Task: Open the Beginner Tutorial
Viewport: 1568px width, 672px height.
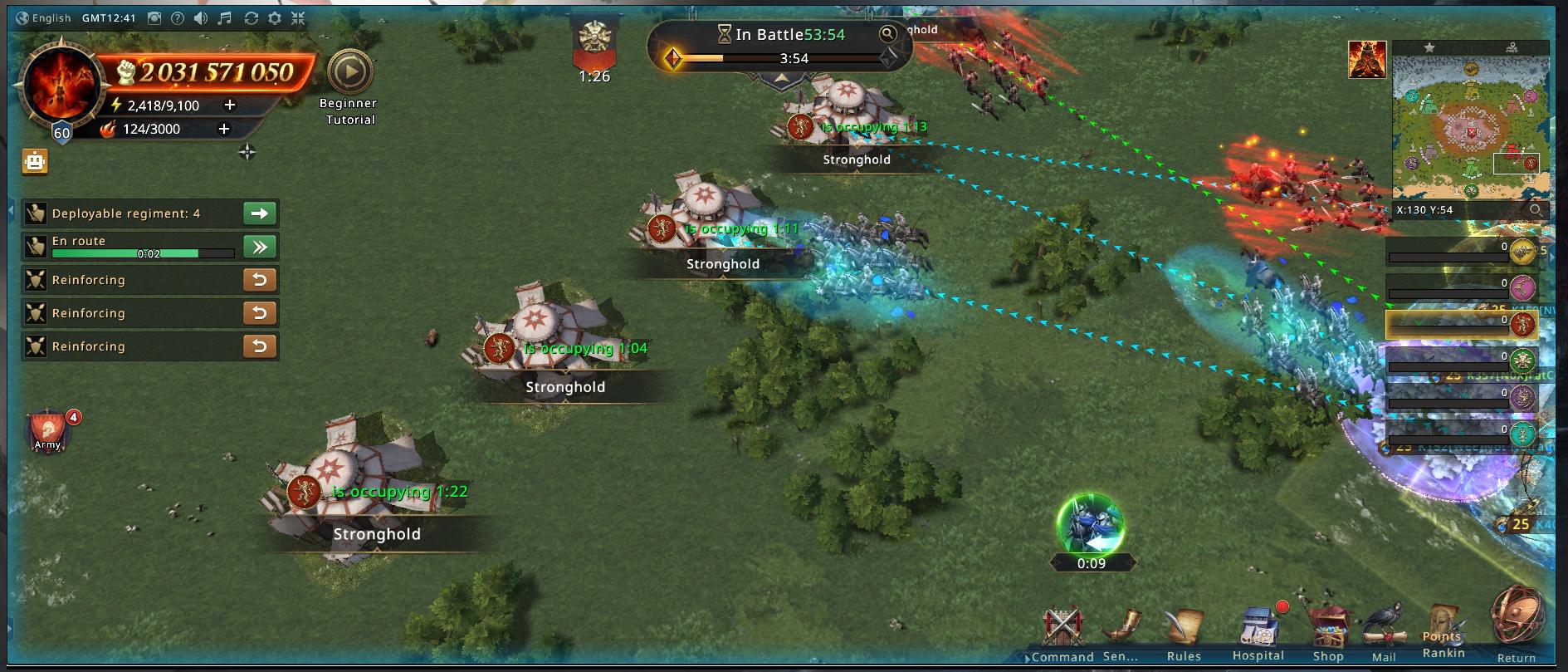Action: click(x=349, y=74)
